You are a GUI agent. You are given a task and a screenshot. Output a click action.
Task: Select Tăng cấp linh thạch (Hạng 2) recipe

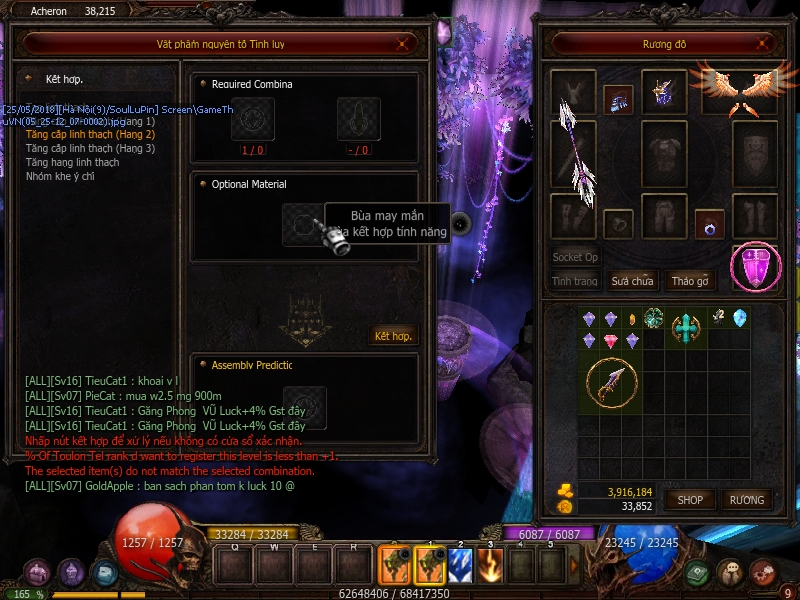coord(90,134)
